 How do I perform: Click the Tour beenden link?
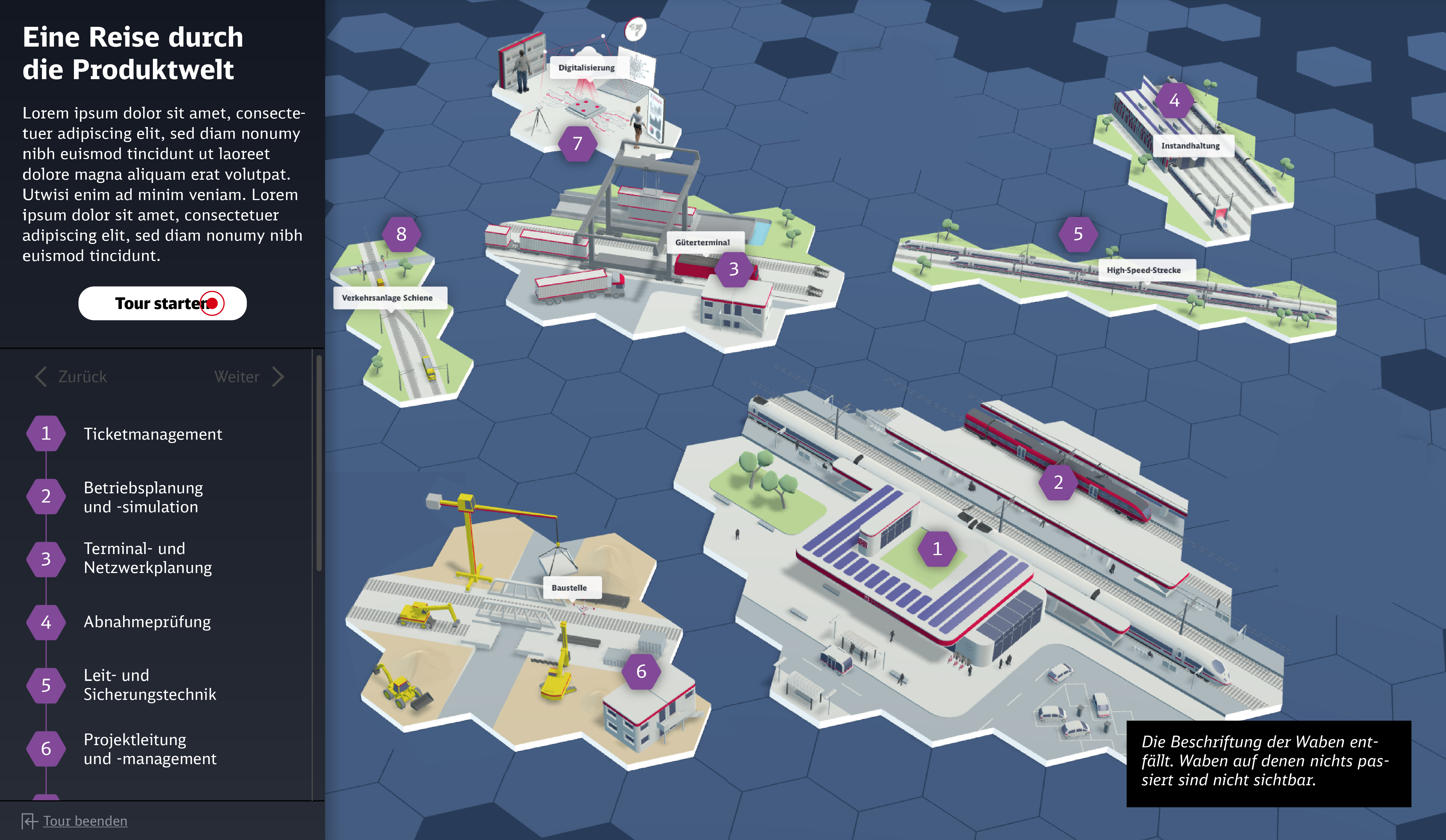coord(84,821)
